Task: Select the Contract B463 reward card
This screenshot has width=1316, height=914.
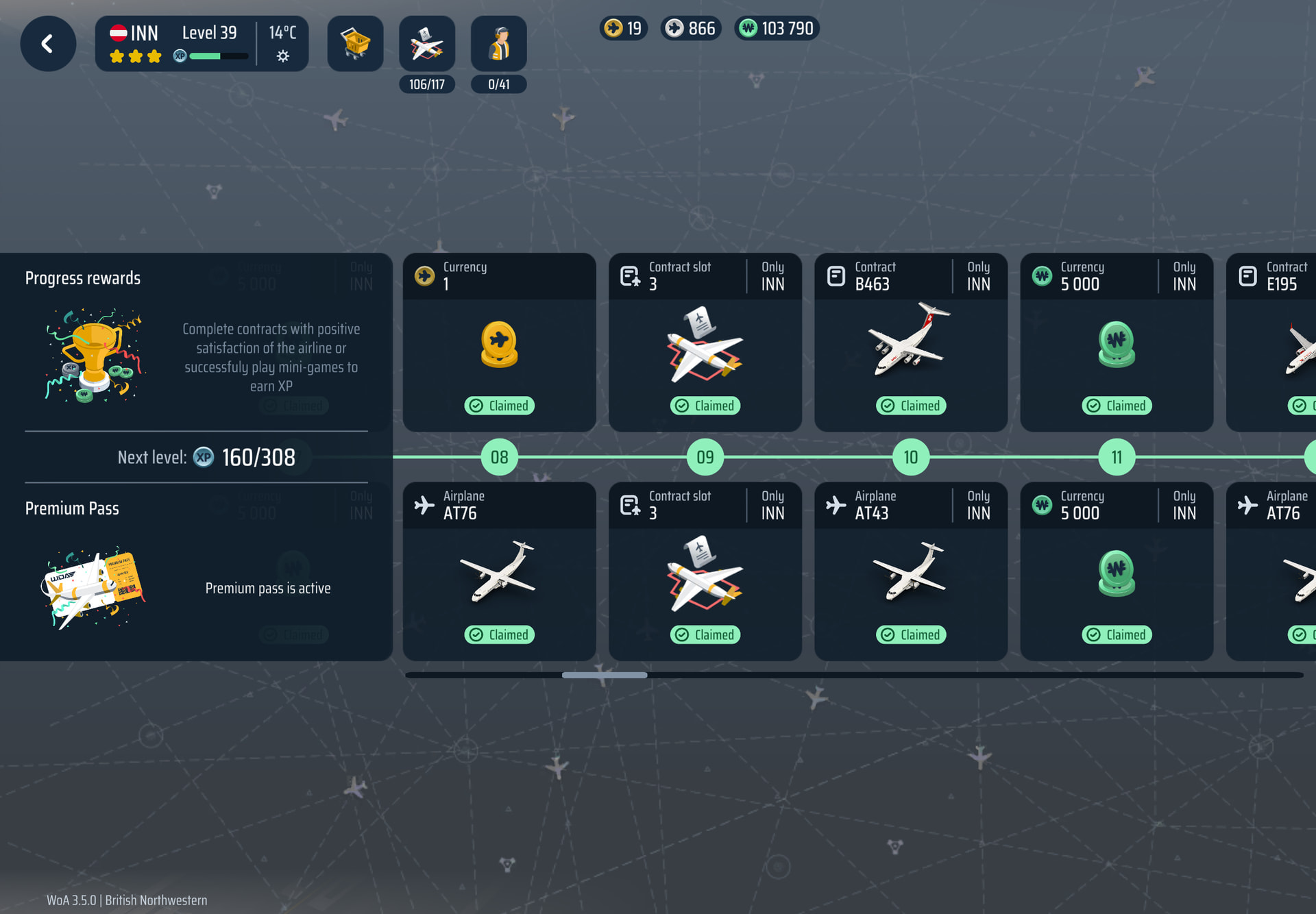Action: coord(910,342)
